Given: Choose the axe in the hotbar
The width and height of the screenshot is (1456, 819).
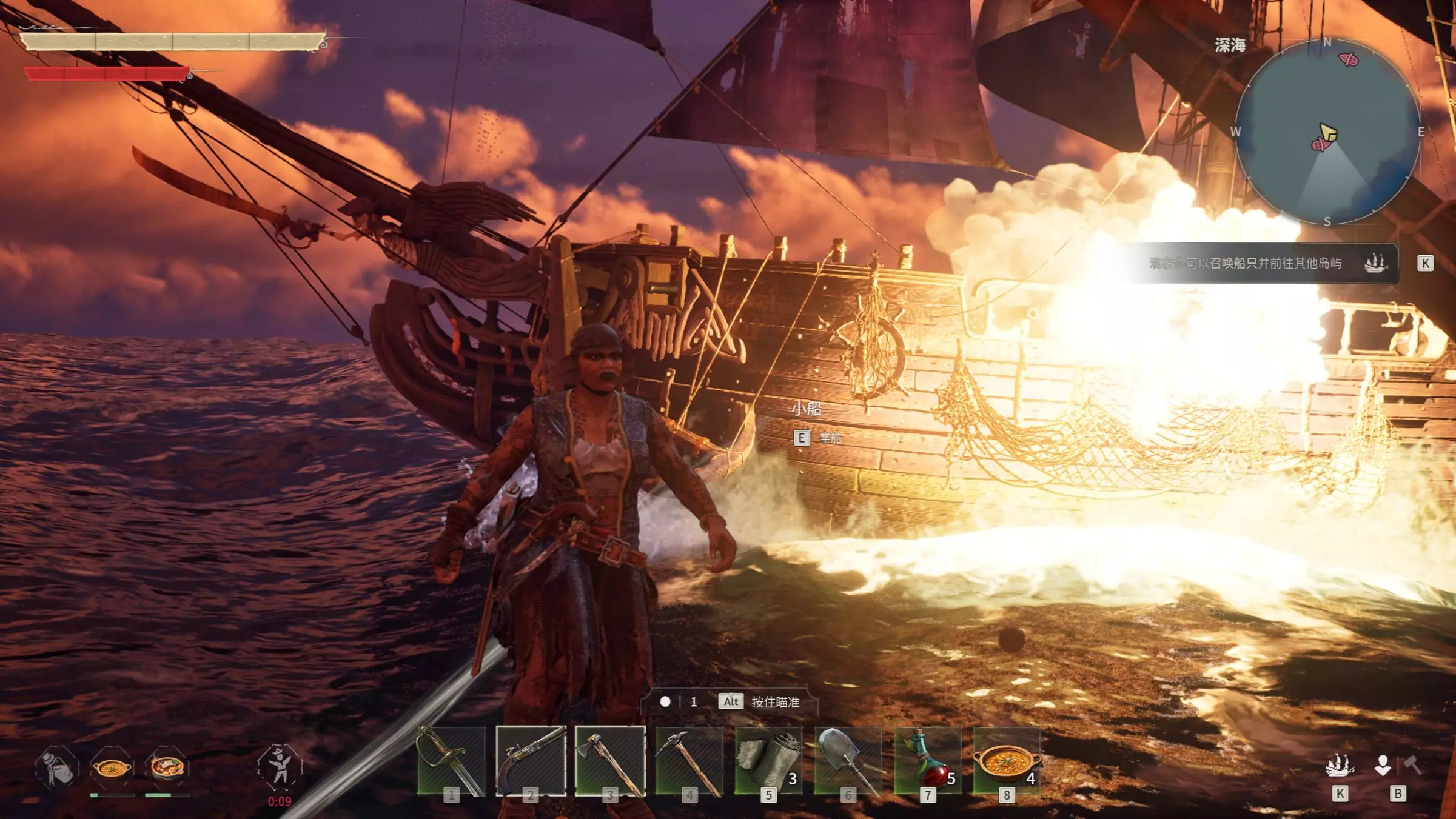Looking at the screenshot, I should pyautogui.click(x=610, y=761).
